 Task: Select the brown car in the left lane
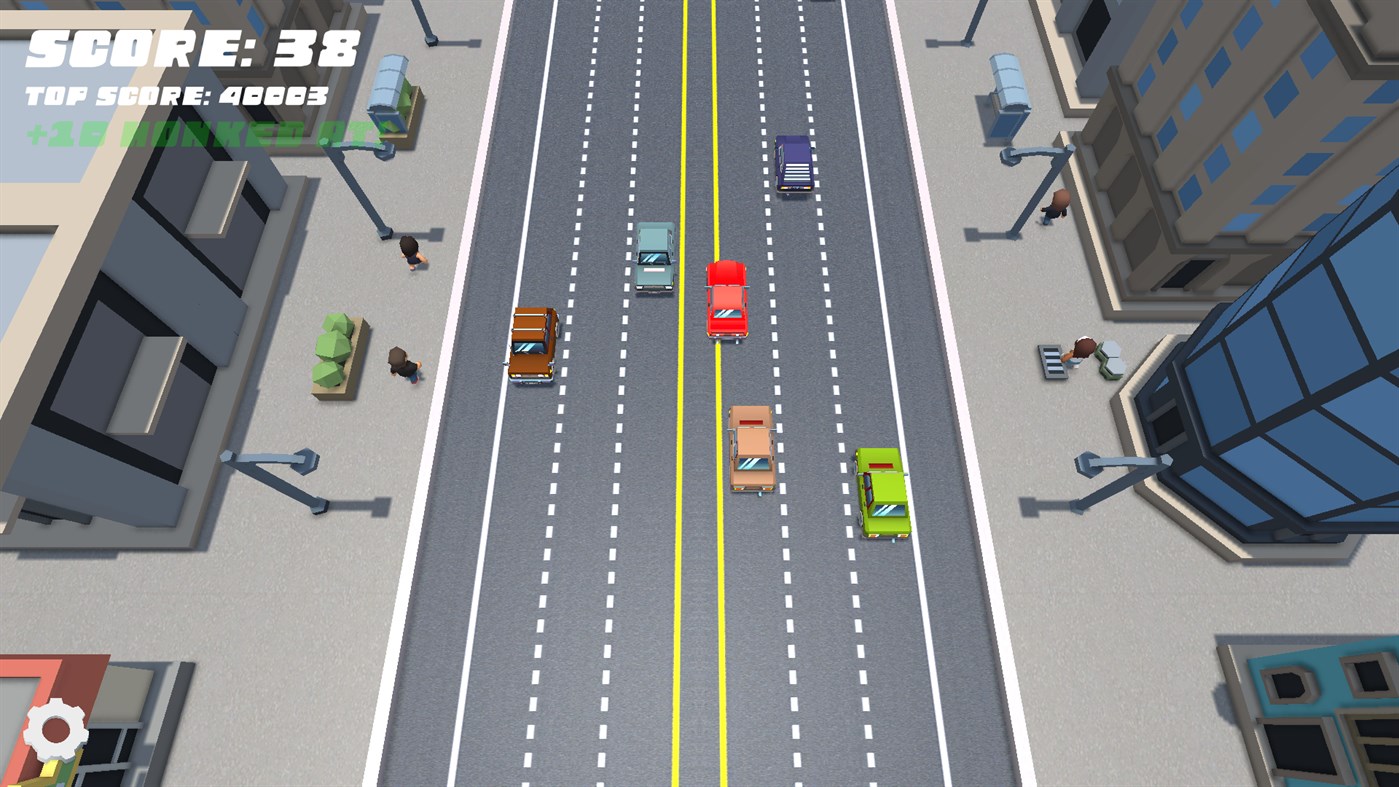[x=533, y=345]
